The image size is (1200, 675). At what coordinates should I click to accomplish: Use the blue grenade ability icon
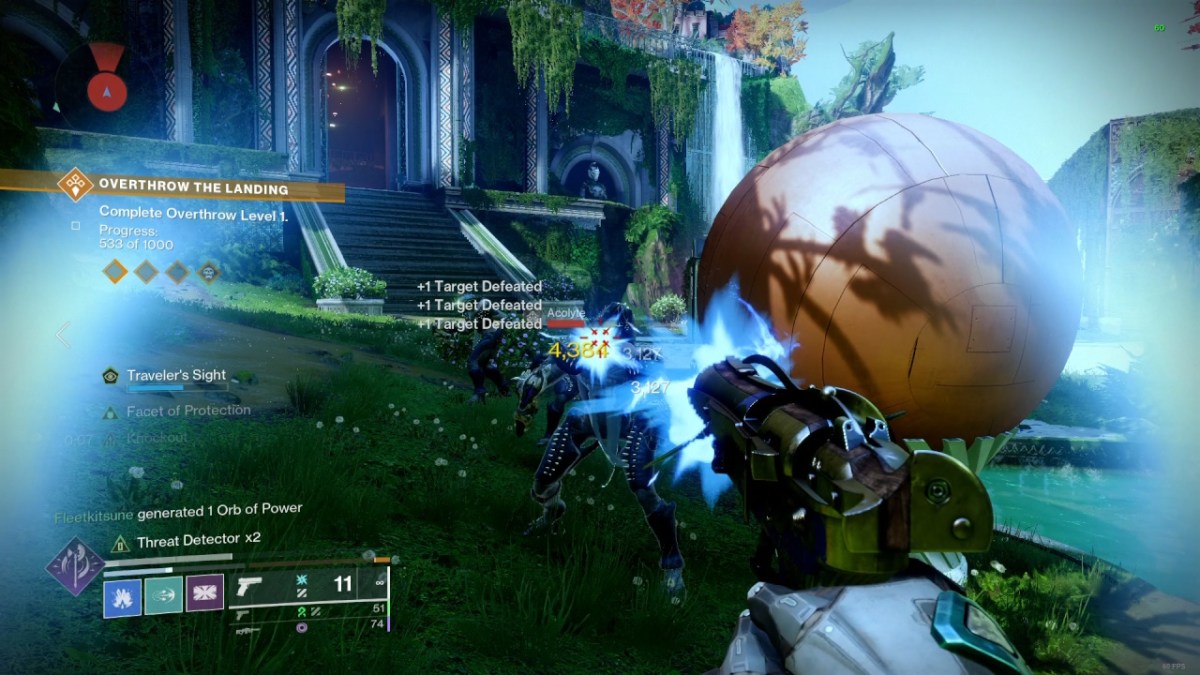pyautogui.click(x=122, y=596)
